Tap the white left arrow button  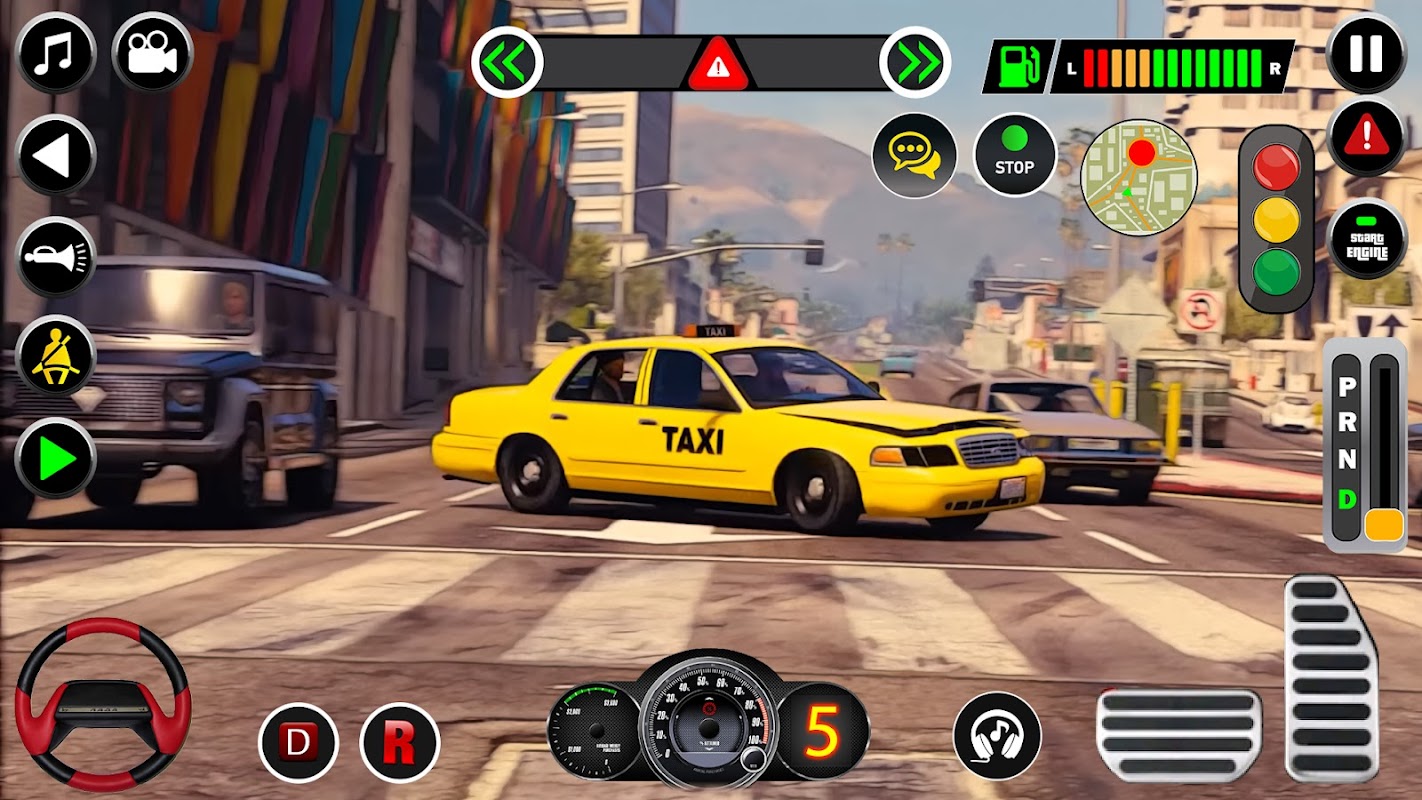[x=56, y=155]
